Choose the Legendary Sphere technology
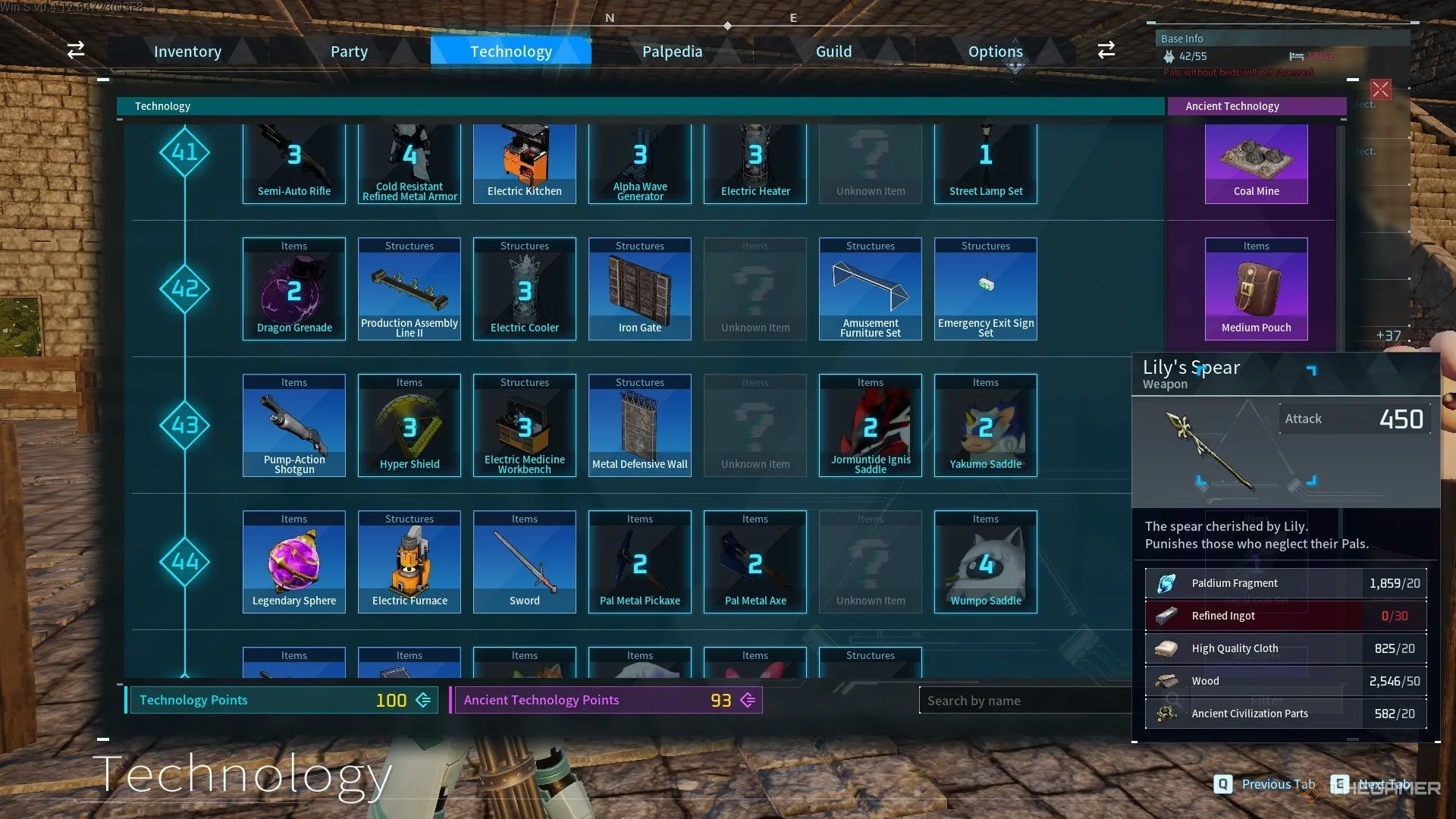The height and width of the screenshot is (819, 1456). pyautogui.click(x=294, y=563)
